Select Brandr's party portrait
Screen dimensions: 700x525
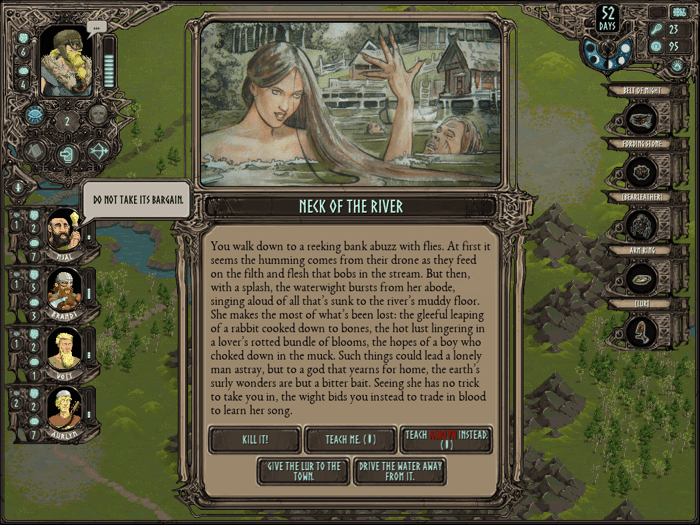[x=63, y=291]
